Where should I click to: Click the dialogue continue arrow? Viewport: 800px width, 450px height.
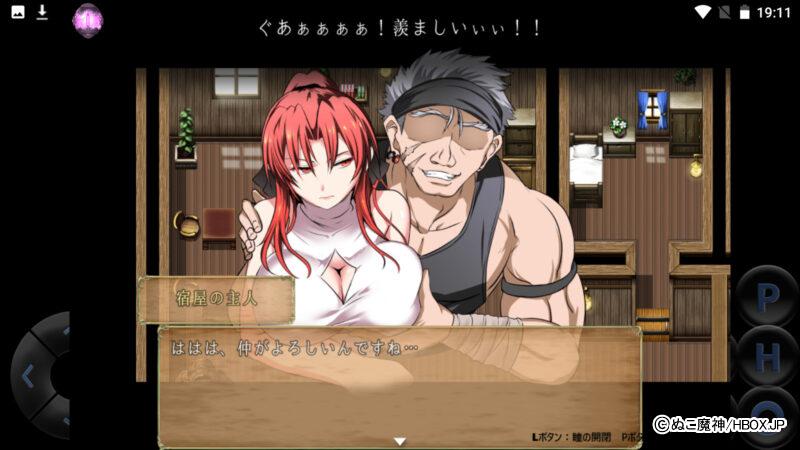tap(399, 440)
